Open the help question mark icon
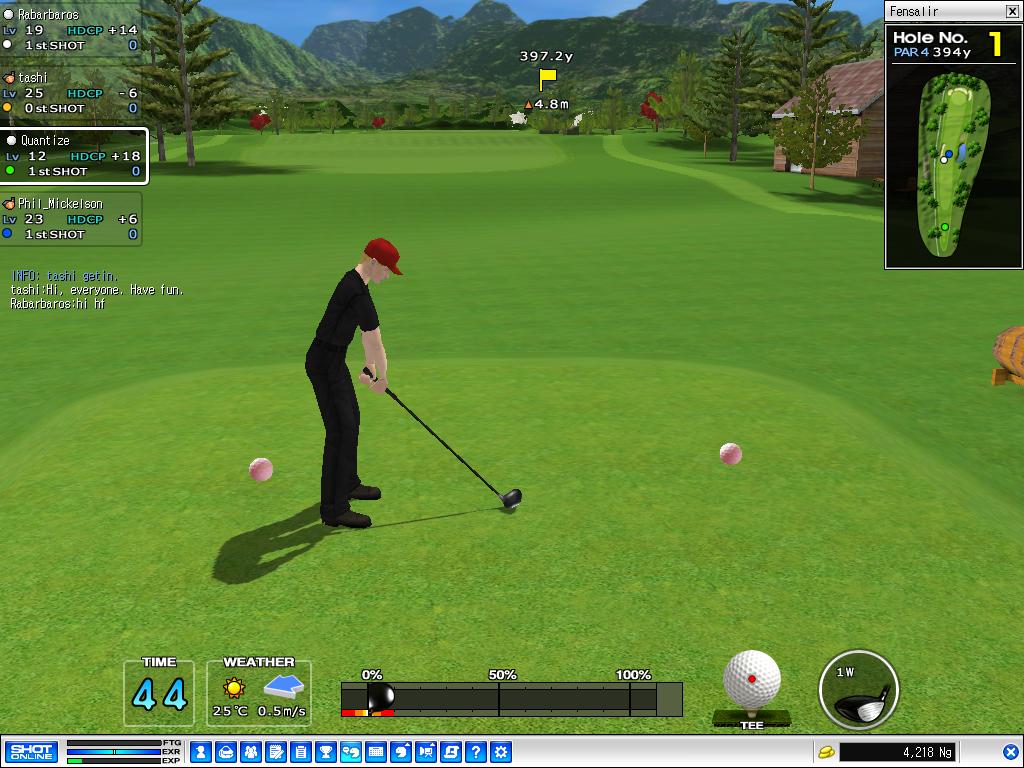This screenshot has width=1024, height=768. 476,751
